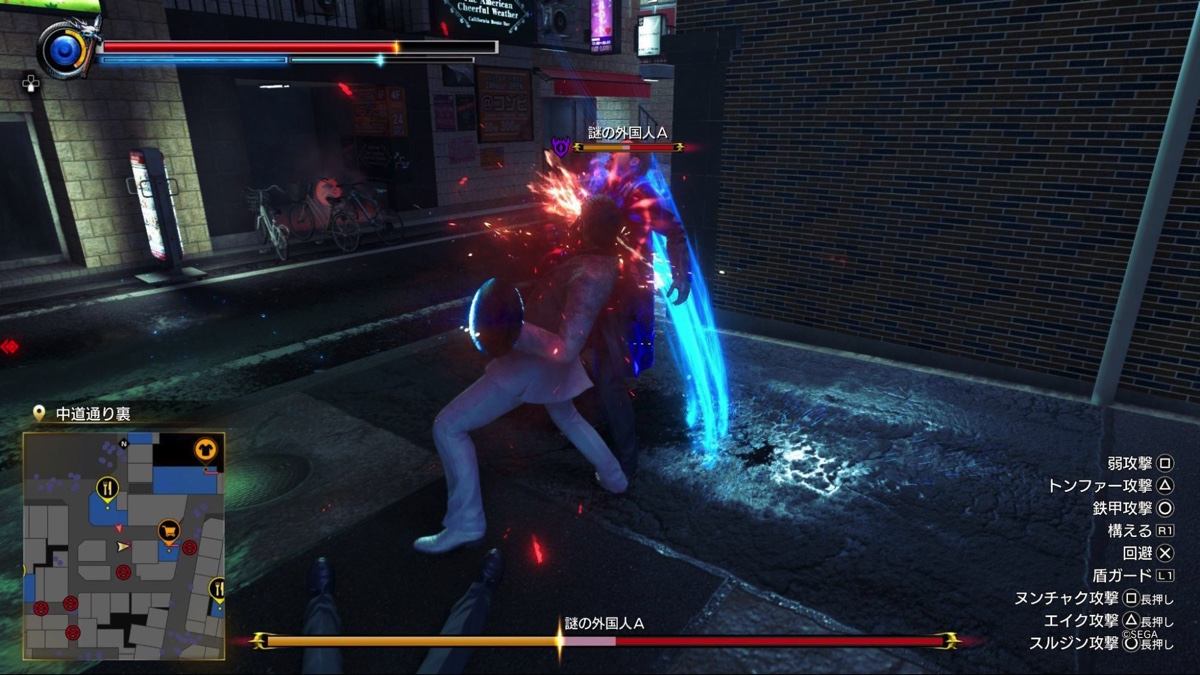Open the minimap of the district

124,546
